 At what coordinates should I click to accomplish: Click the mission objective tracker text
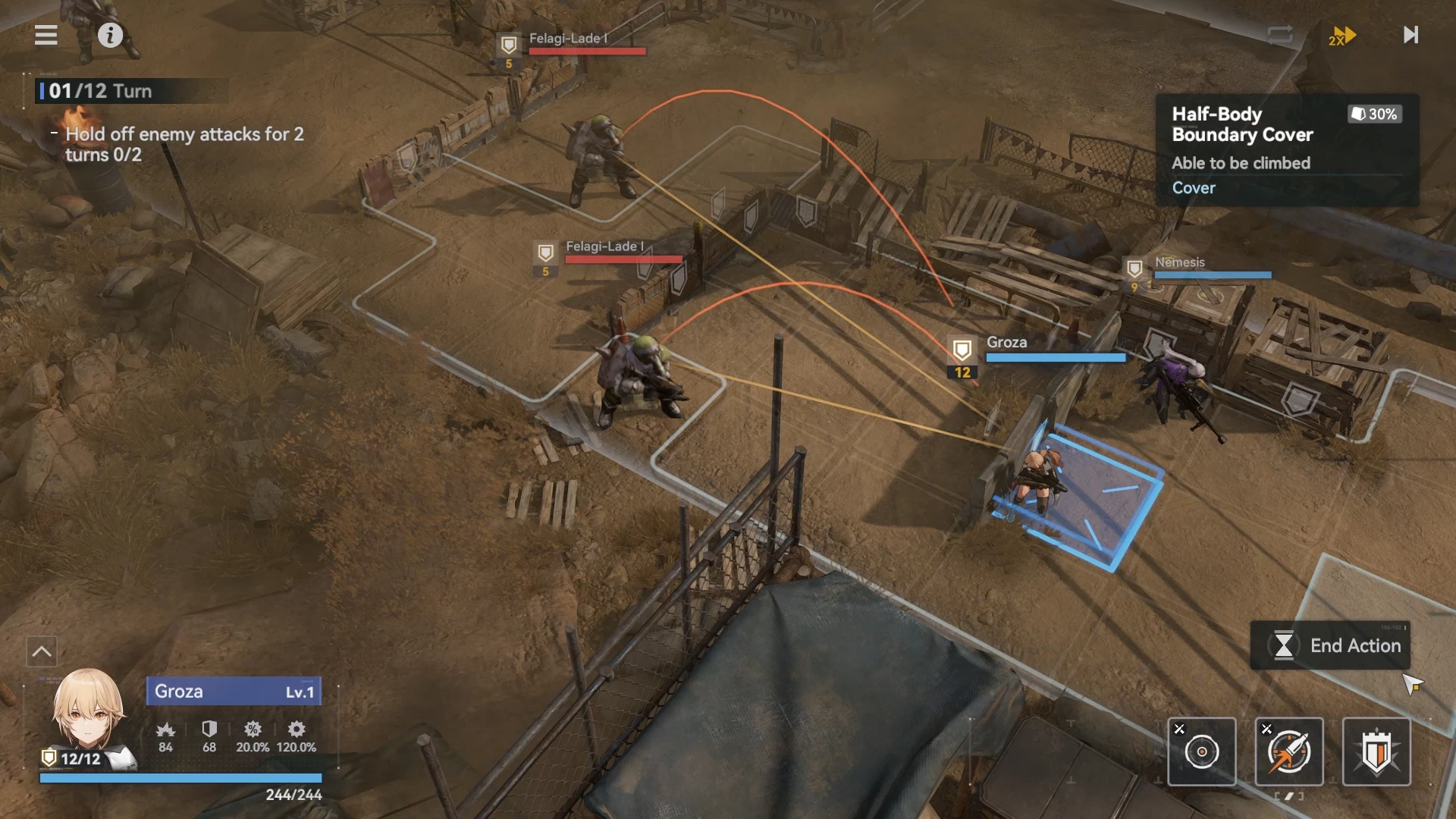[184, 144]
